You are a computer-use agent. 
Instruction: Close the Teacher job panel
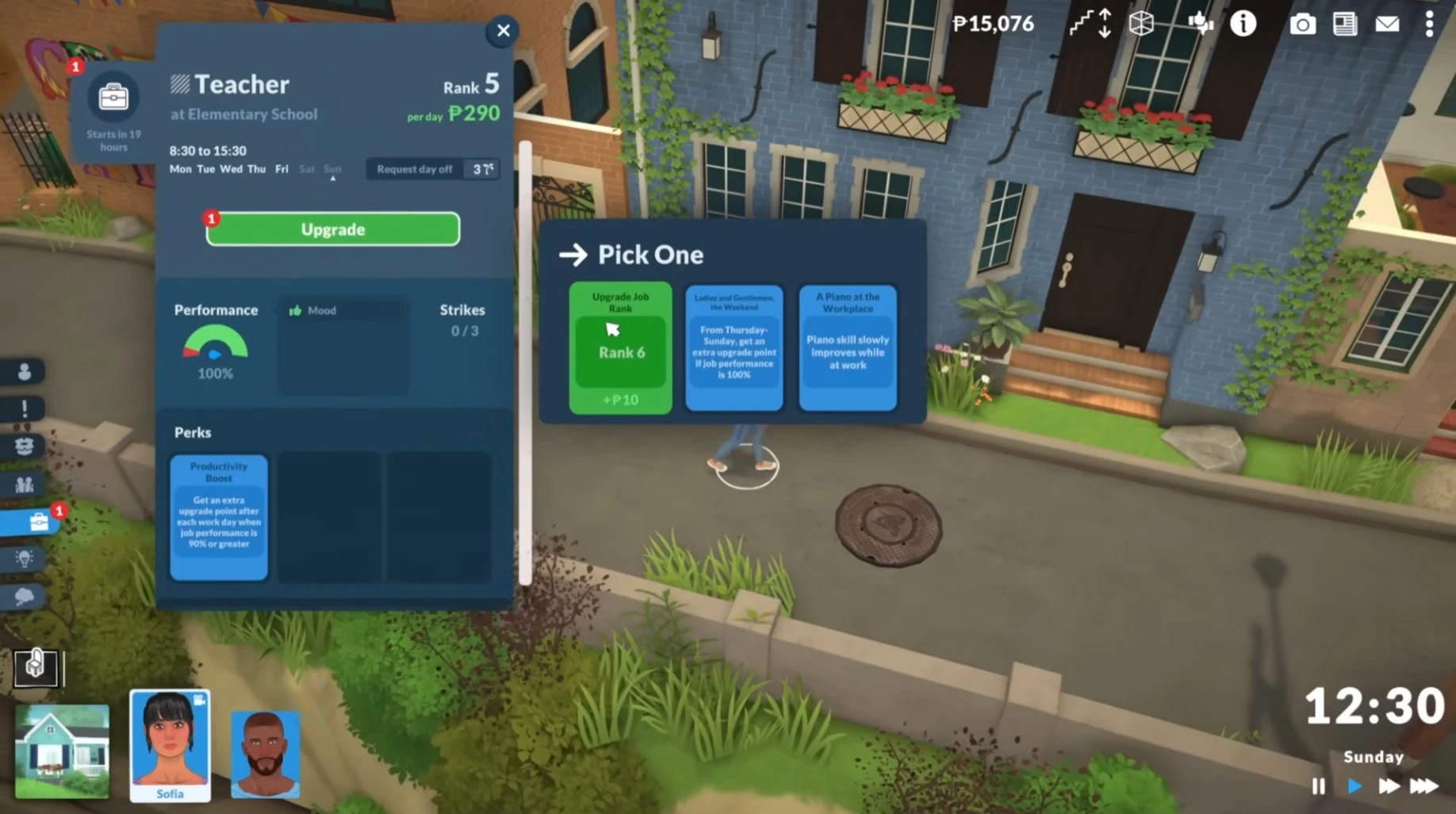point(503,31)
